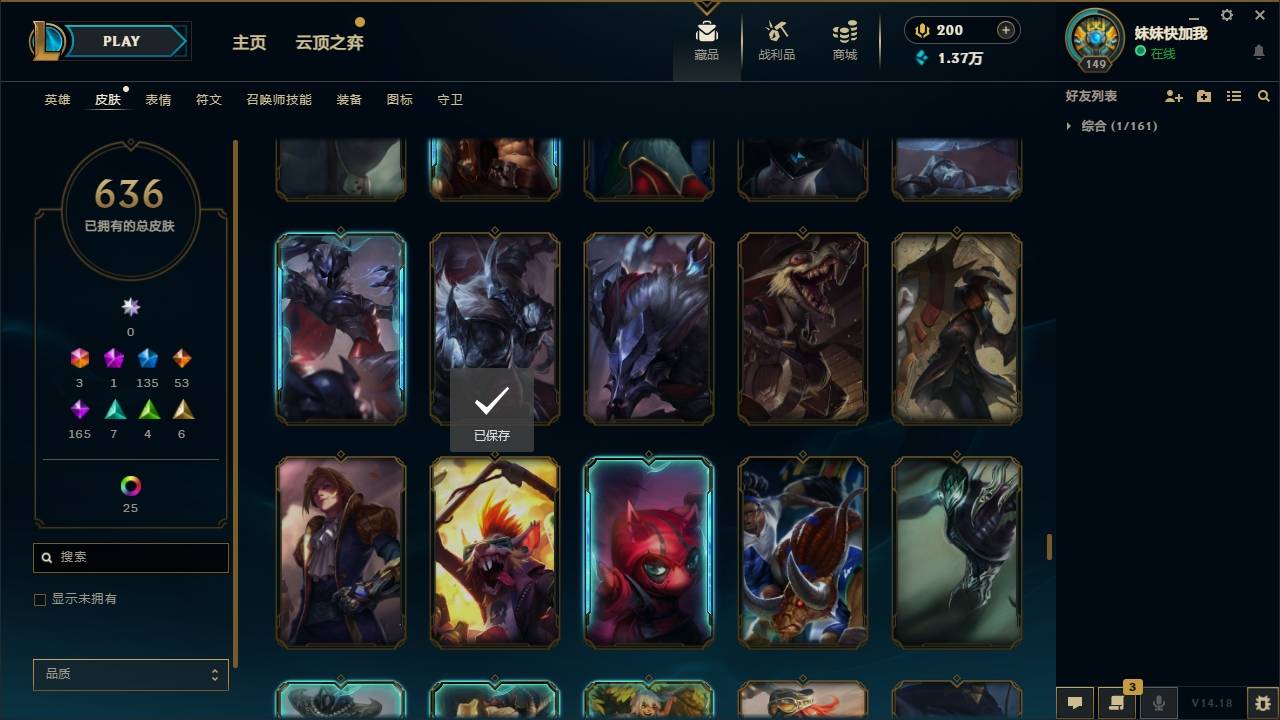Open the 品质 quality dropdown
Screen dimensions: 1280x720
tap(130, 674)
